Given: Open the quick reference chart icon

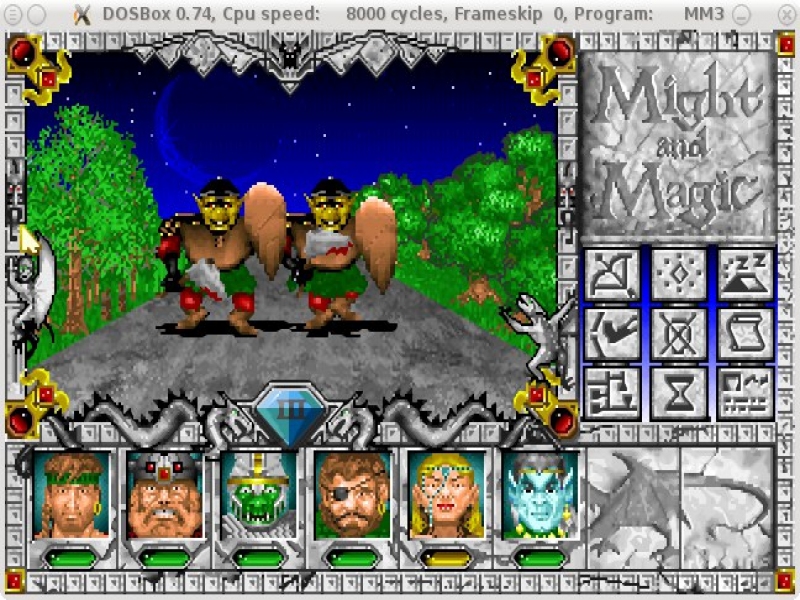Looking at the screenshot, I should pos(745,393).
